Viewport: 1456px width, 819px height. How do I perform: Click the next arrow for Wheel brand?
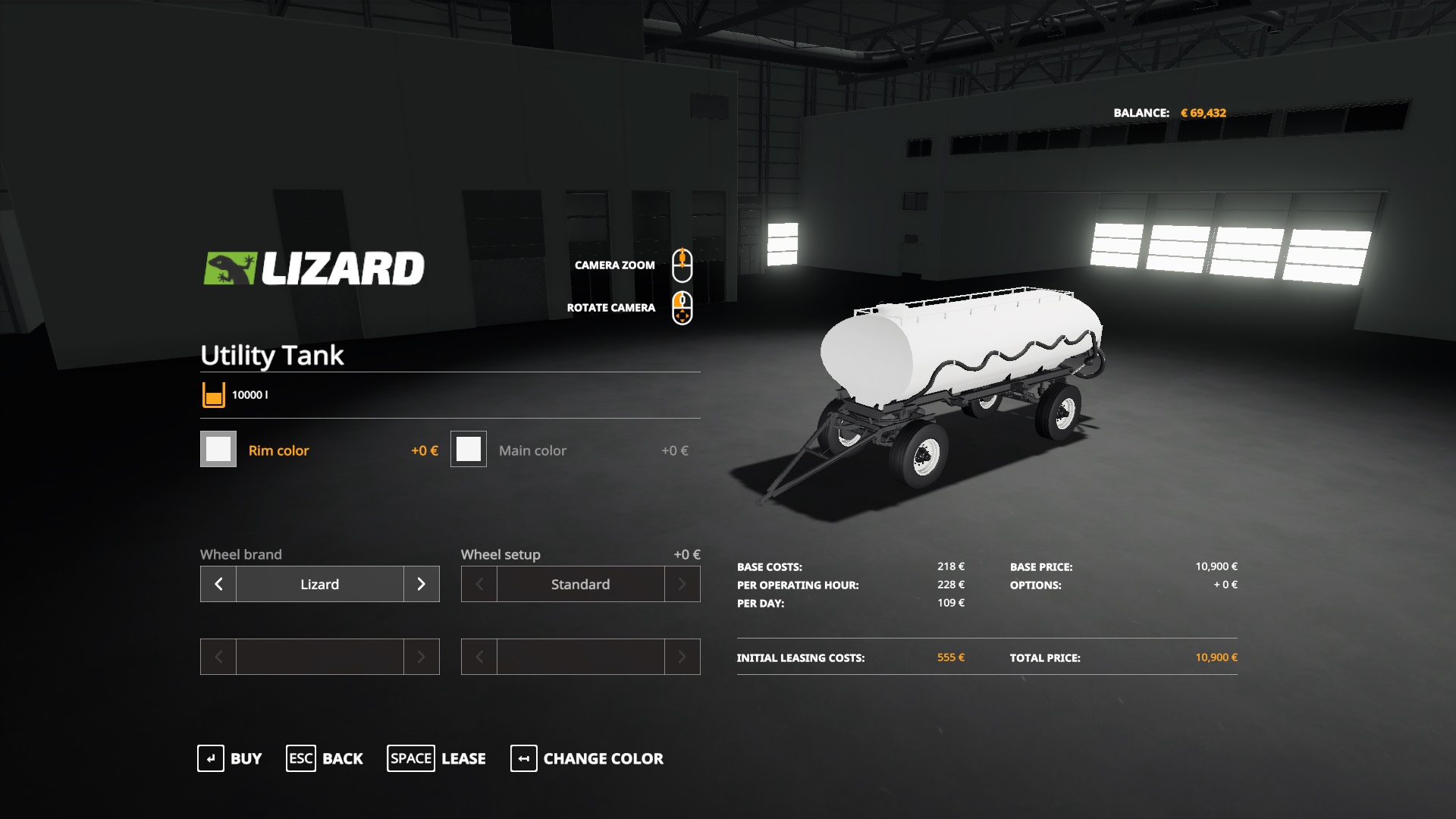coord(422,584)
